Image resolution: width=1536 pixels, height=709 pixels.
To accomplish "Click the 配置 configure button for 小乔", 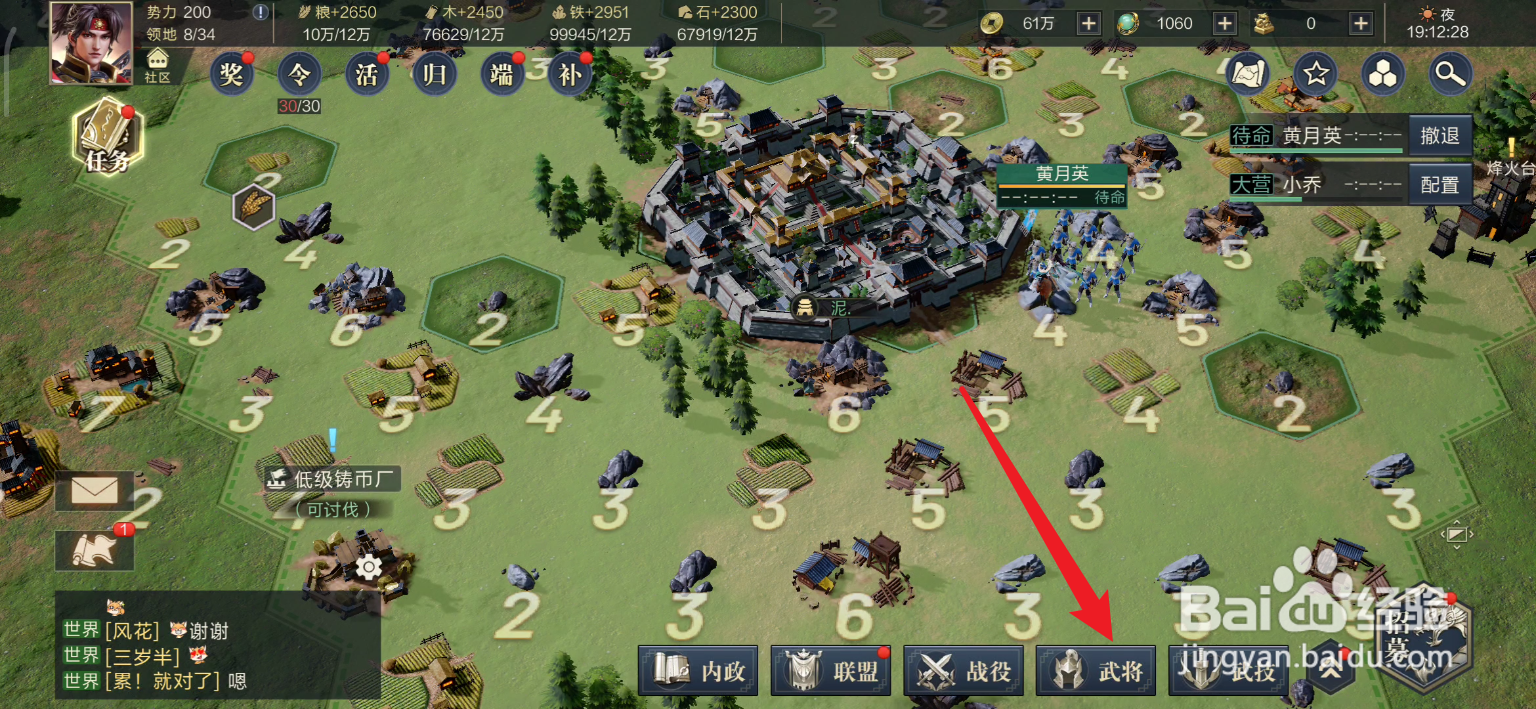I will (x=1440, y=185).
